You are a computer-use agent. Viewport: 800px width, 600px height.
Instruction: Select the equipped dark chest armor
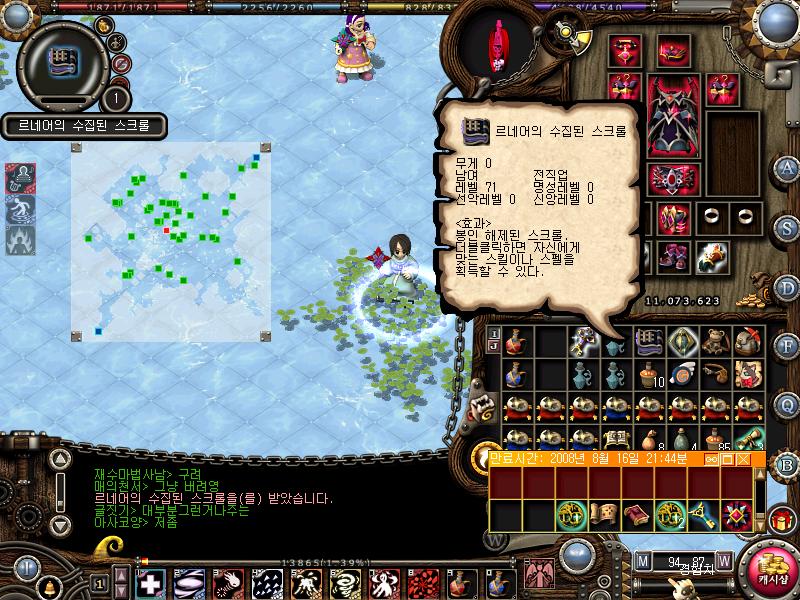click(673, 116)
